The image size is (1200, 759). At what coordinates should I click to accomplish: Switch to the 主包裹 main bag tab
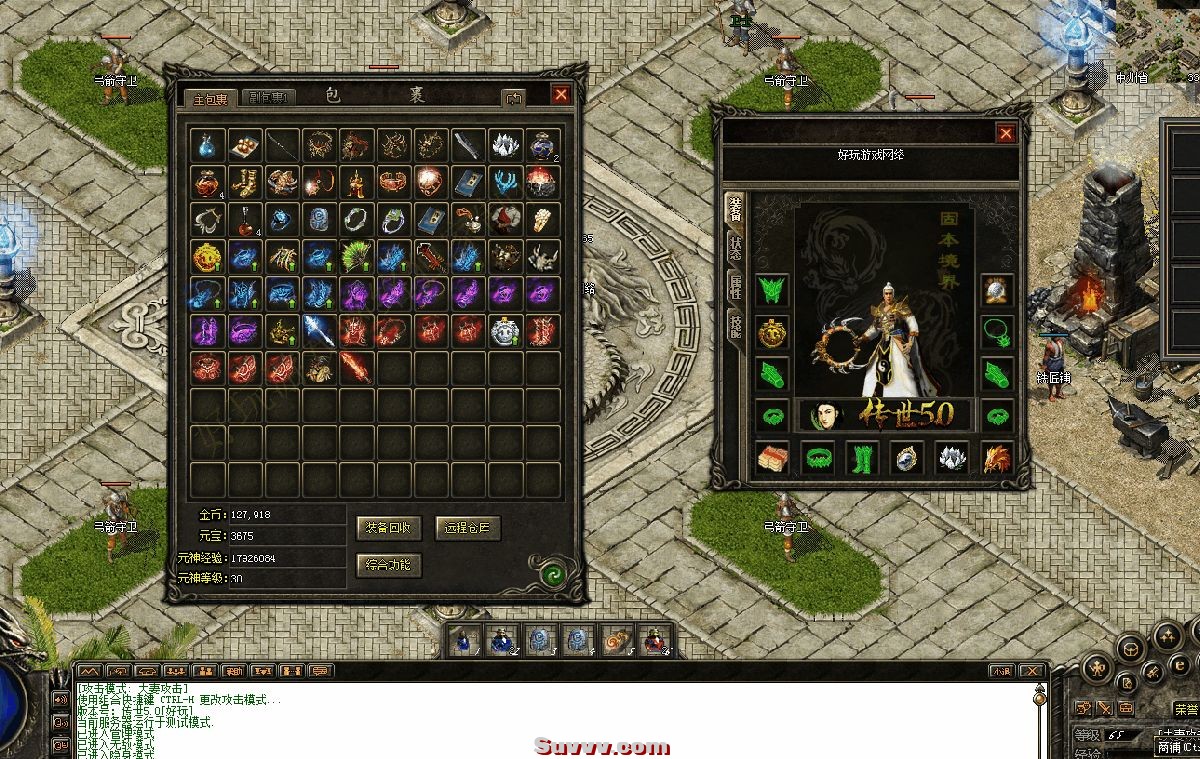210,98
